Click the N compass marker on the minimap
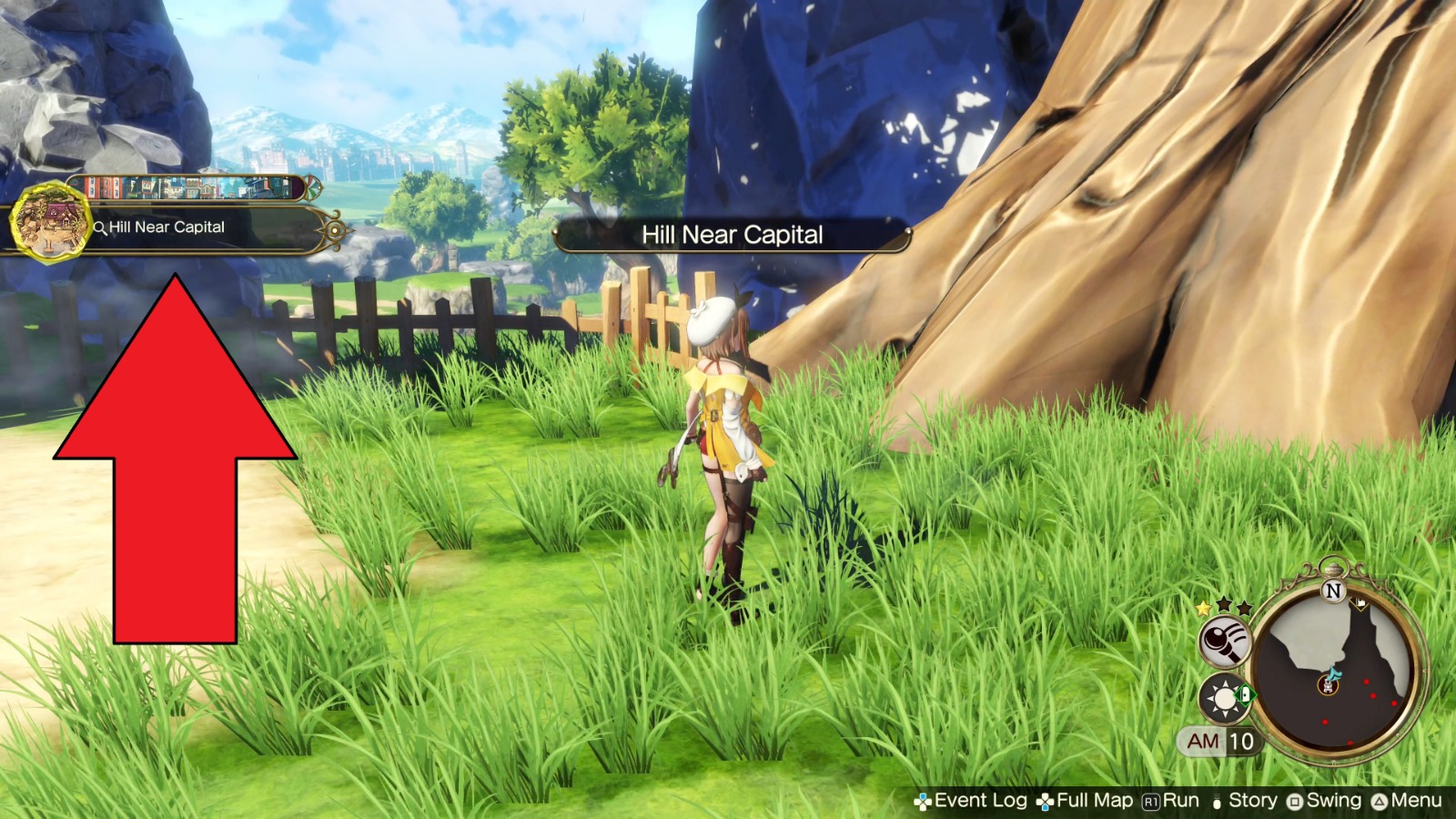1456x819 pixels. pos(1333,590)
